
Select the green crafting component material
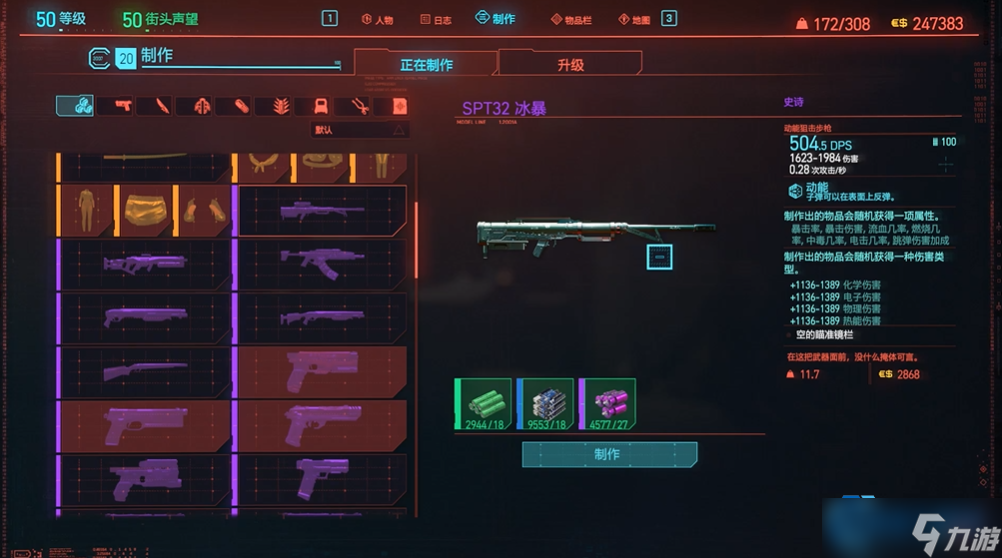[484, 404]
